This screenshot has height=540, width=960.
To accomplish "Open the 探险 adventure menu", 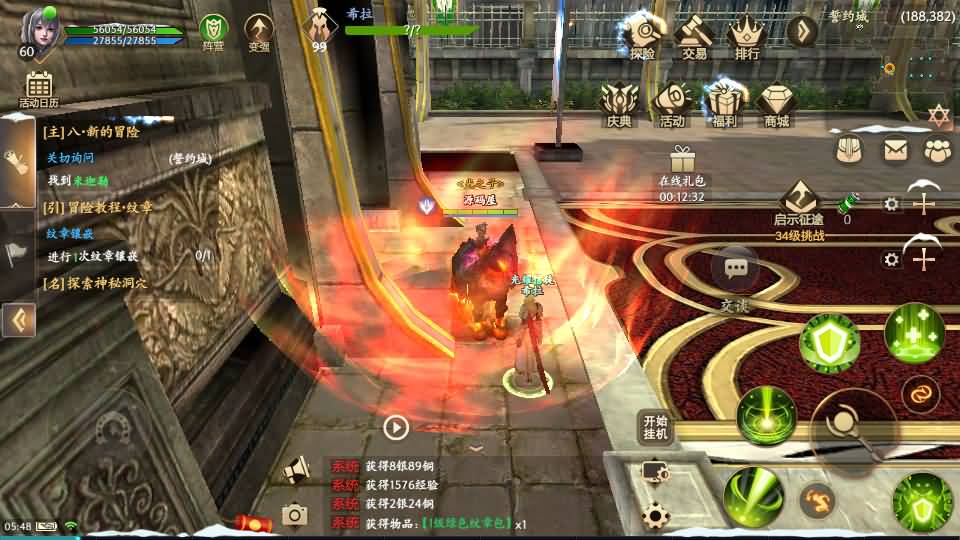I will point(641,36).
